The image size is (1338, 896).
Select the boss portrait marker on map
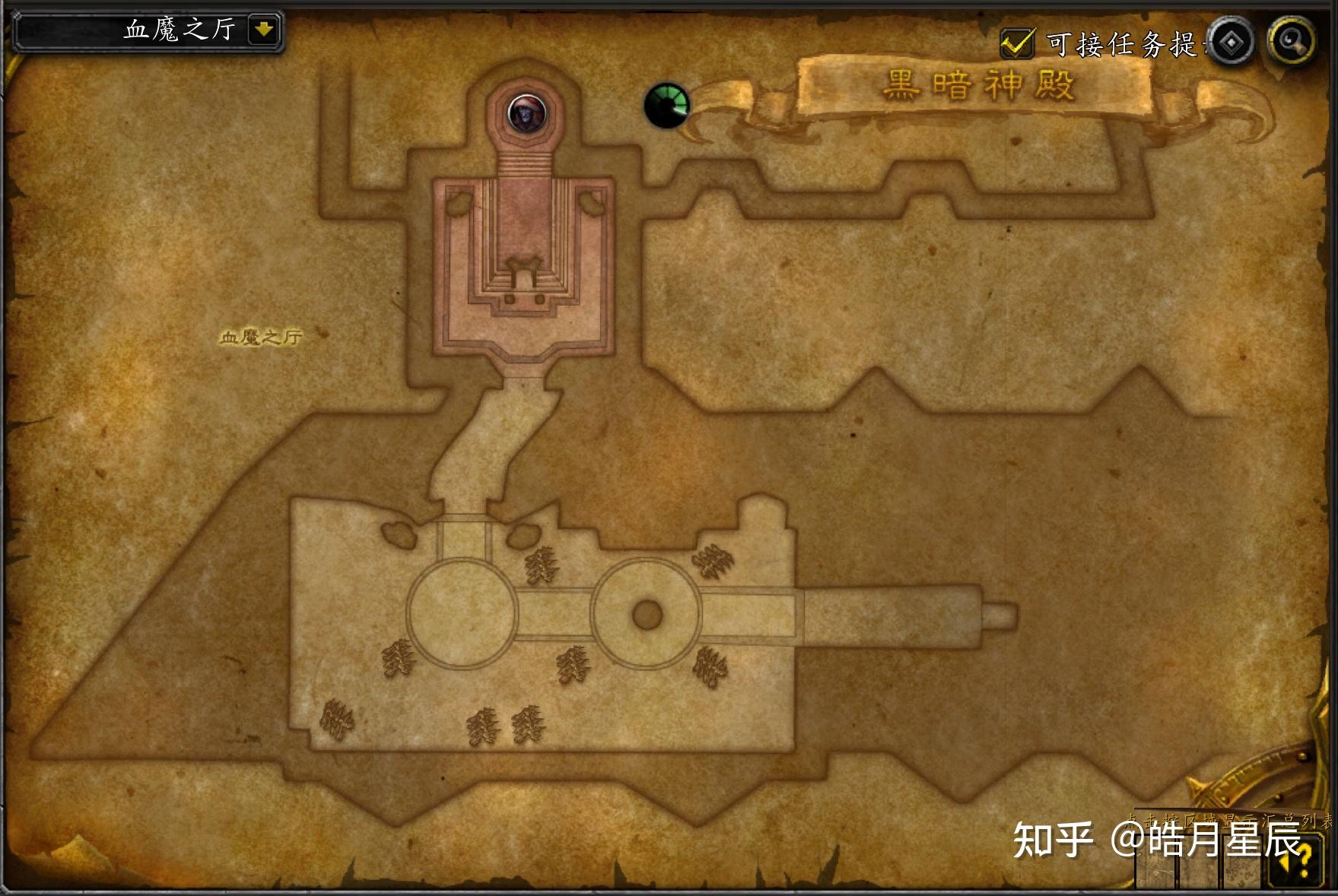(x=525, y=114)
